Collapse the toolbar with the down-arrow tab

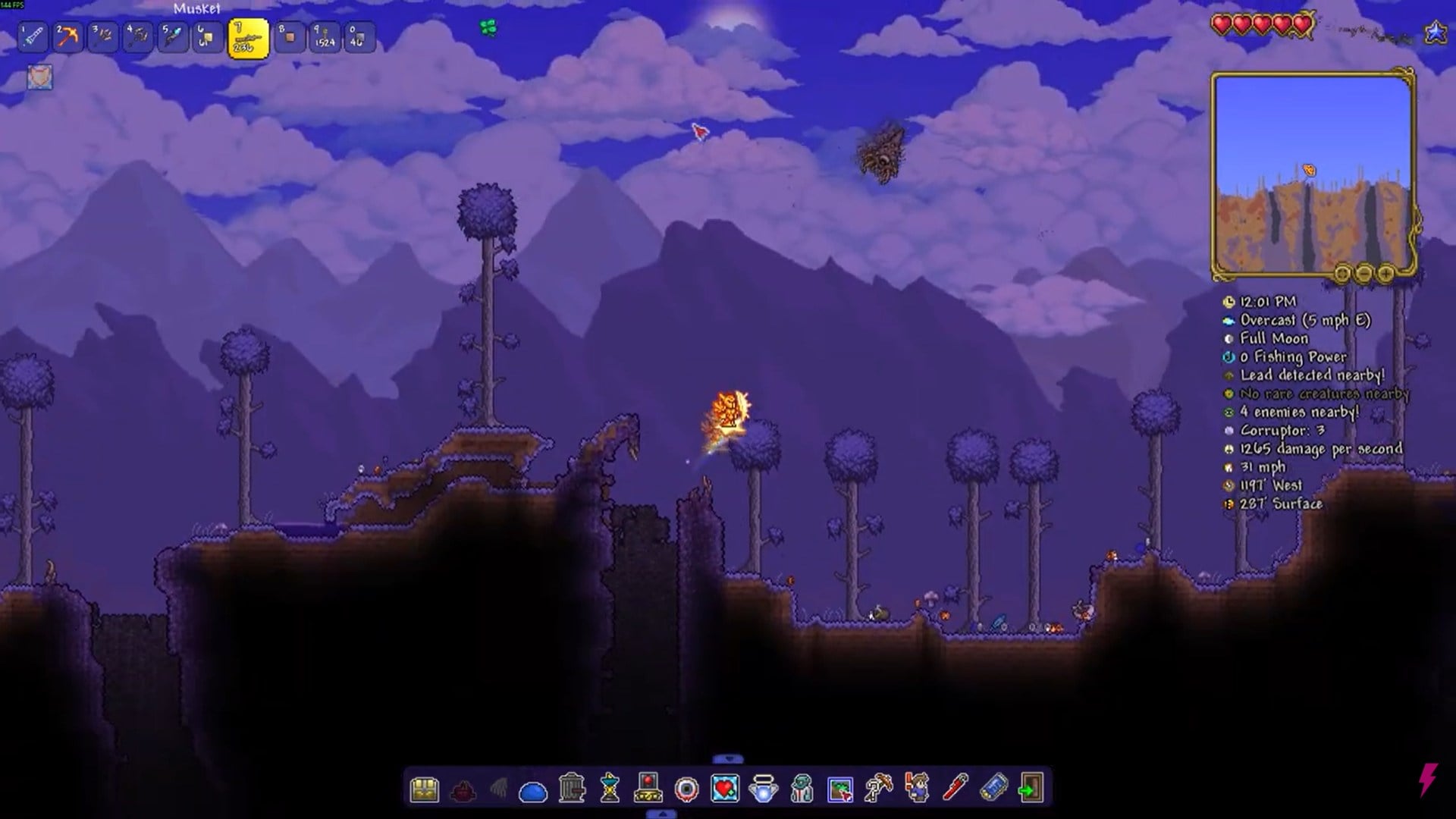pos(728,759)
